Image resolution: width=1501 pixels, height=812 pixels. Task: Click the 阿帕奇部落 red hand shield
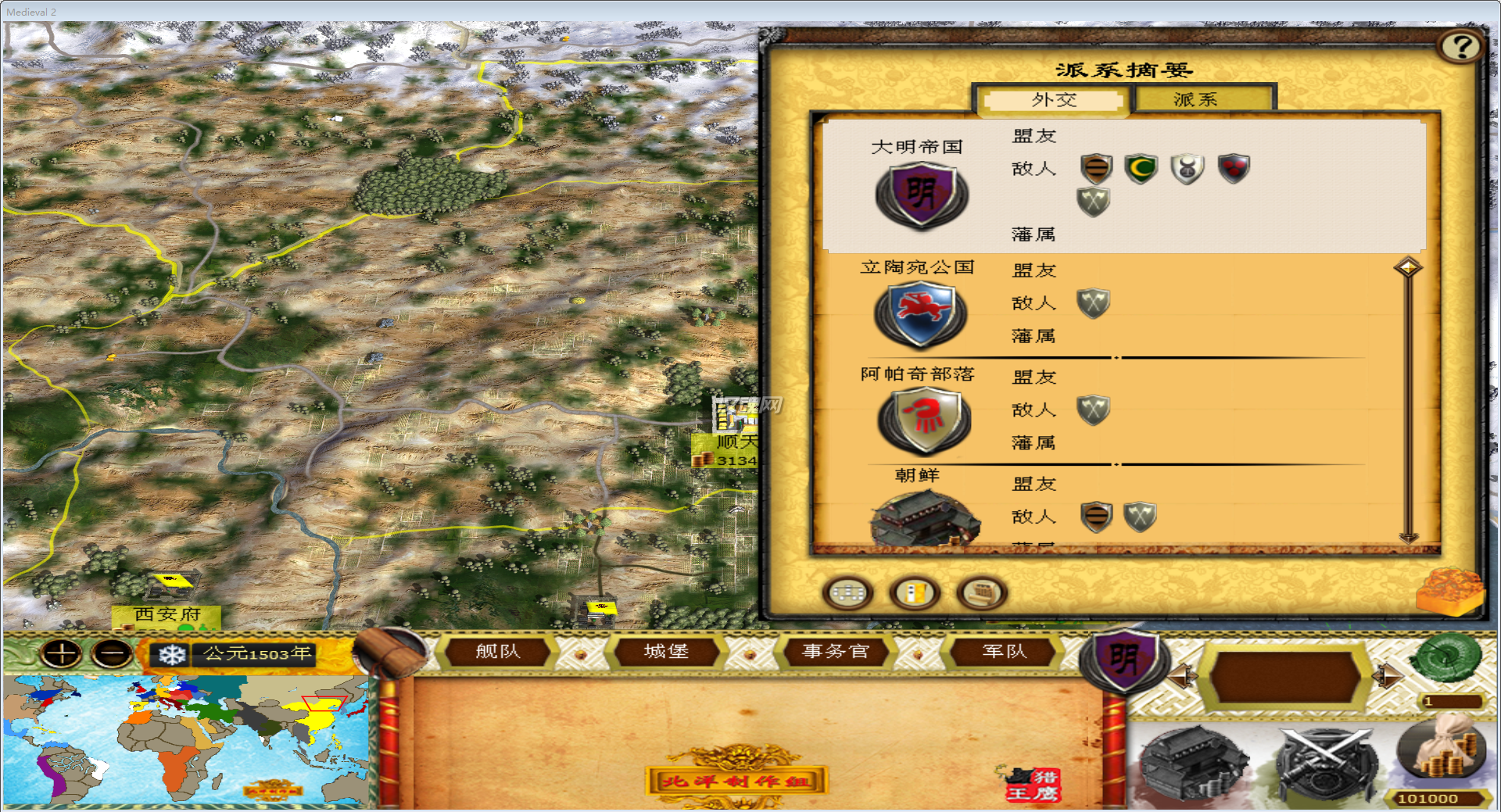click(x=924, y=420)
